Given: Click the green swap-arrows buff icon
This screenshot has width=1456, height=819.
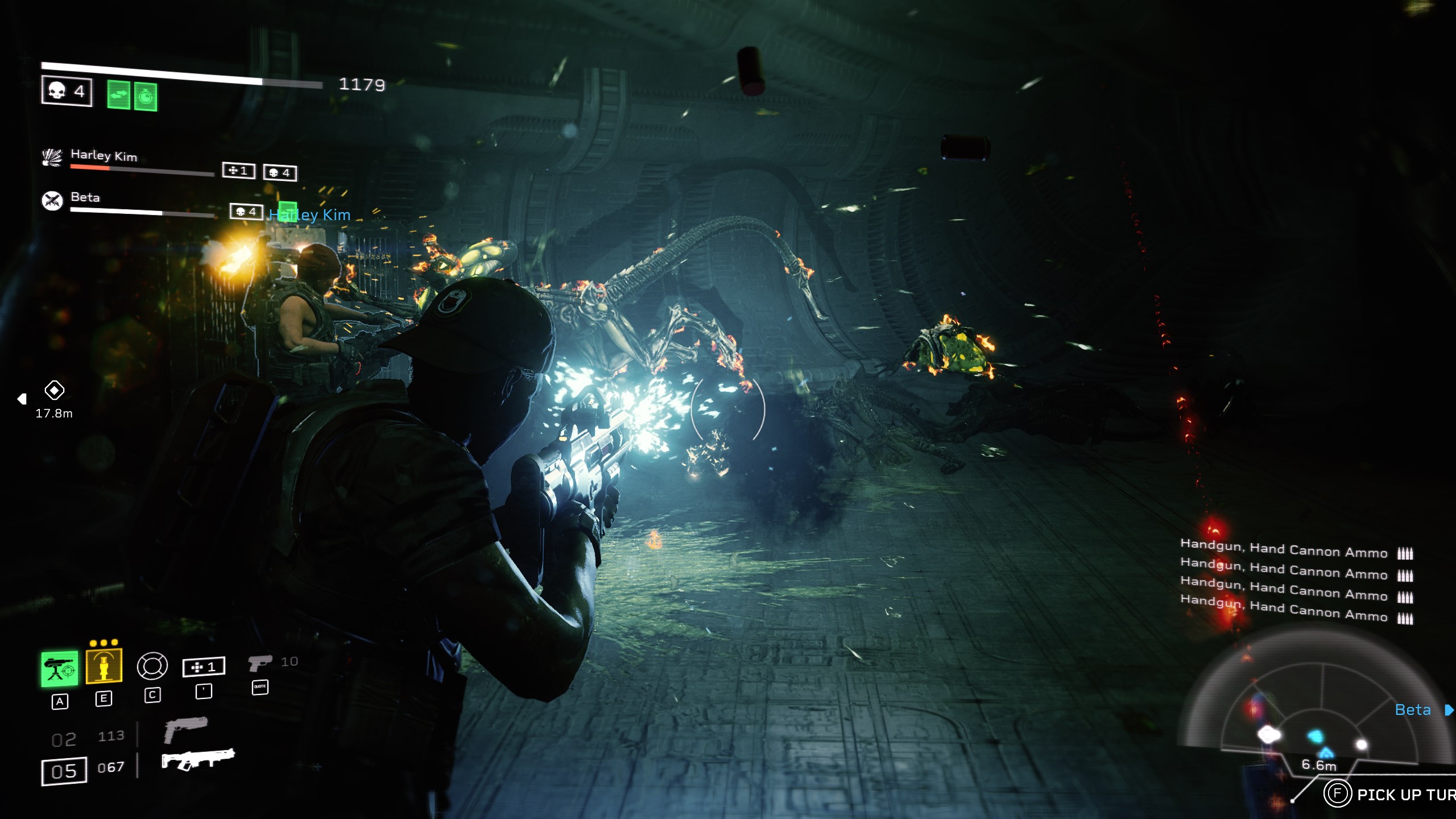Looking at the screenshot, I should click(x=118, y=94).
